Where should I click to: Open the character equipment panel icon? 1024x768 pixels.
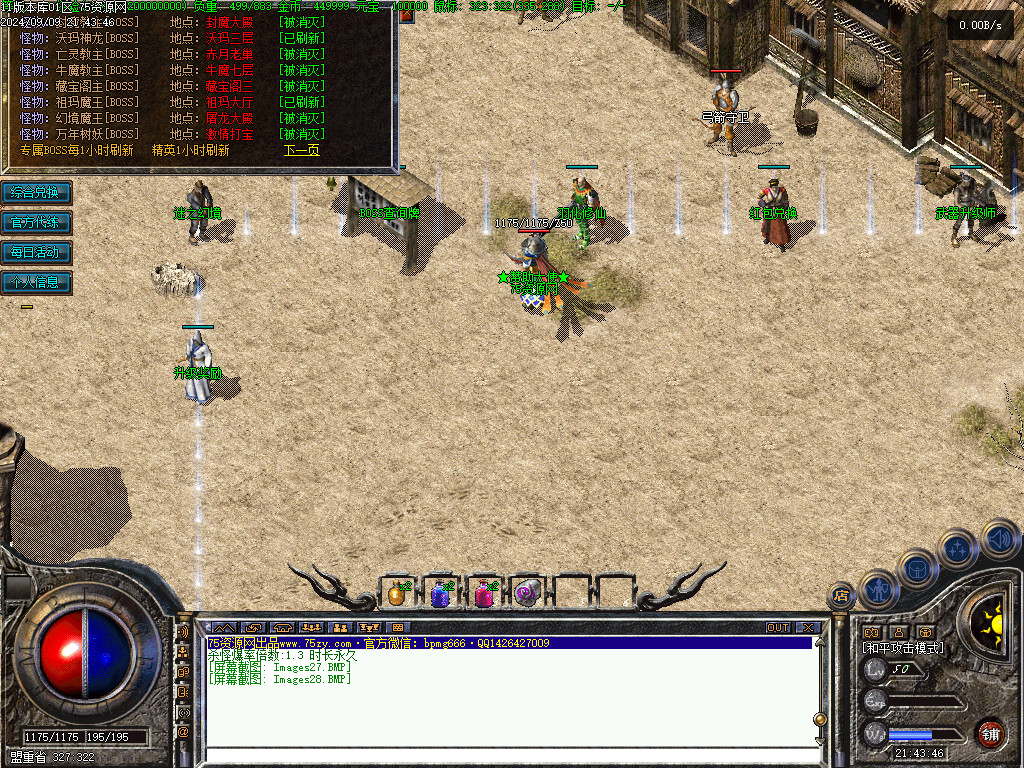coord(877,590)
